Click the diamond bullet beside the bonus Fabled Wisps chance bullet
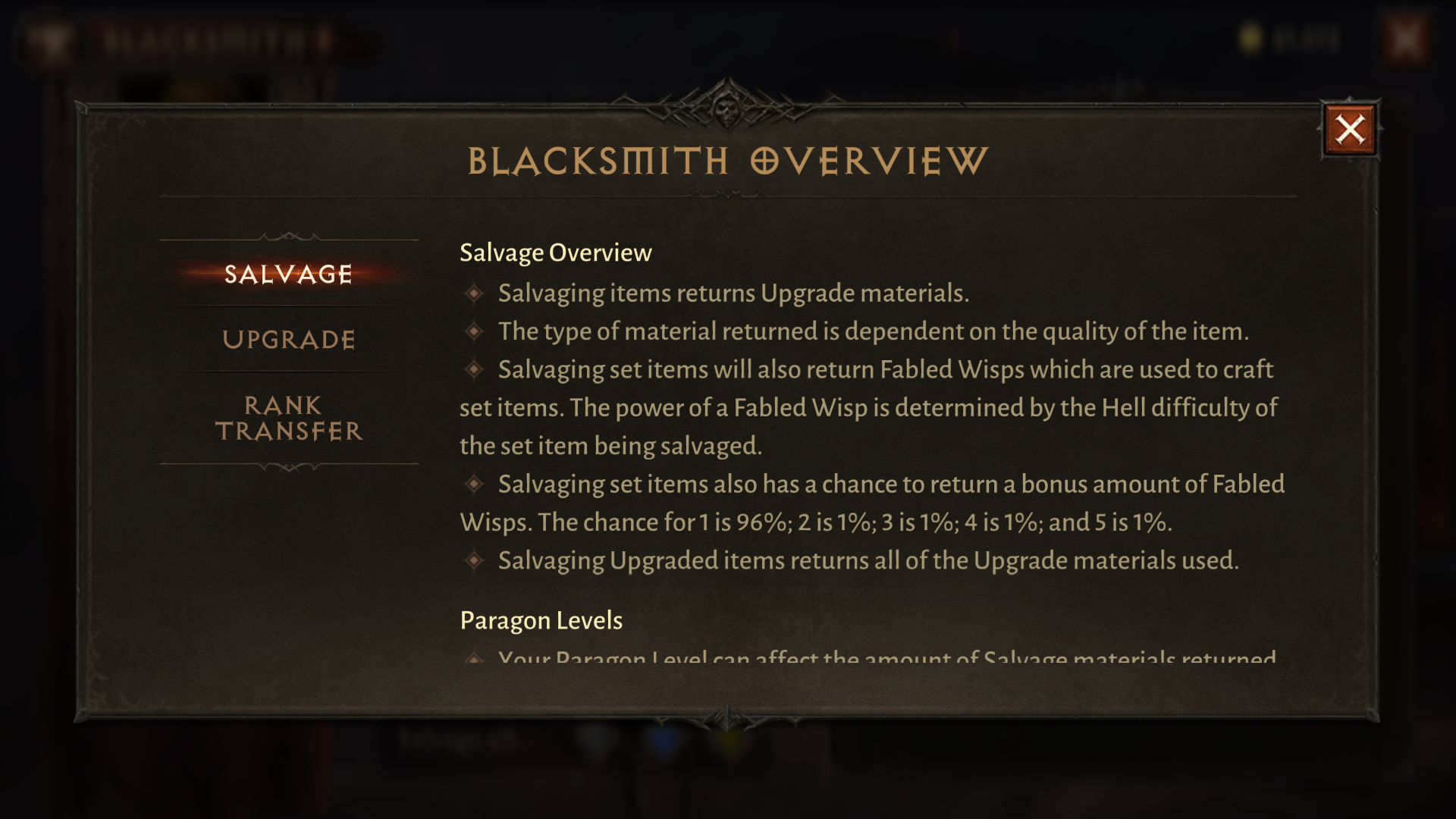 475,483
